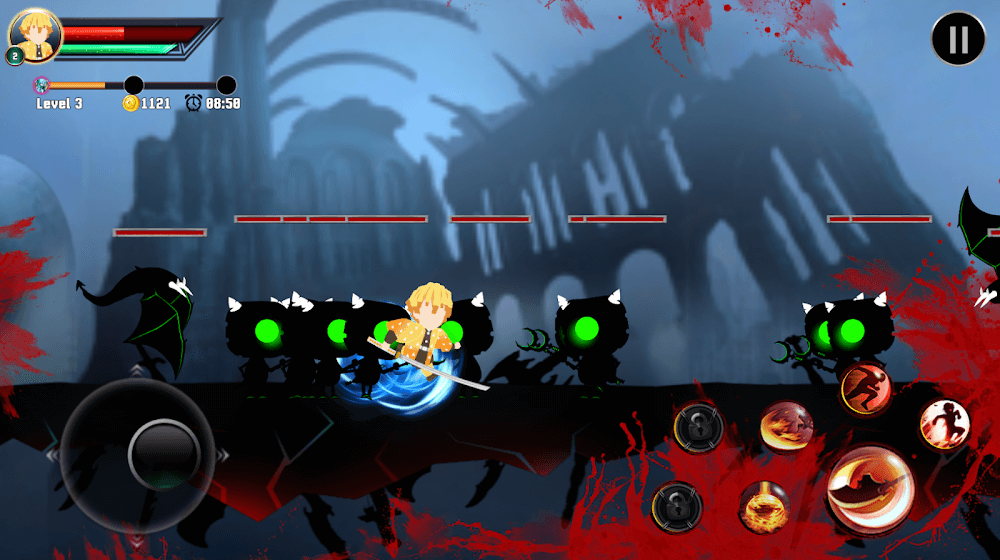Use the swirling fire wave skill
The height and width of the screenshot is (560, 1000).
786,427
